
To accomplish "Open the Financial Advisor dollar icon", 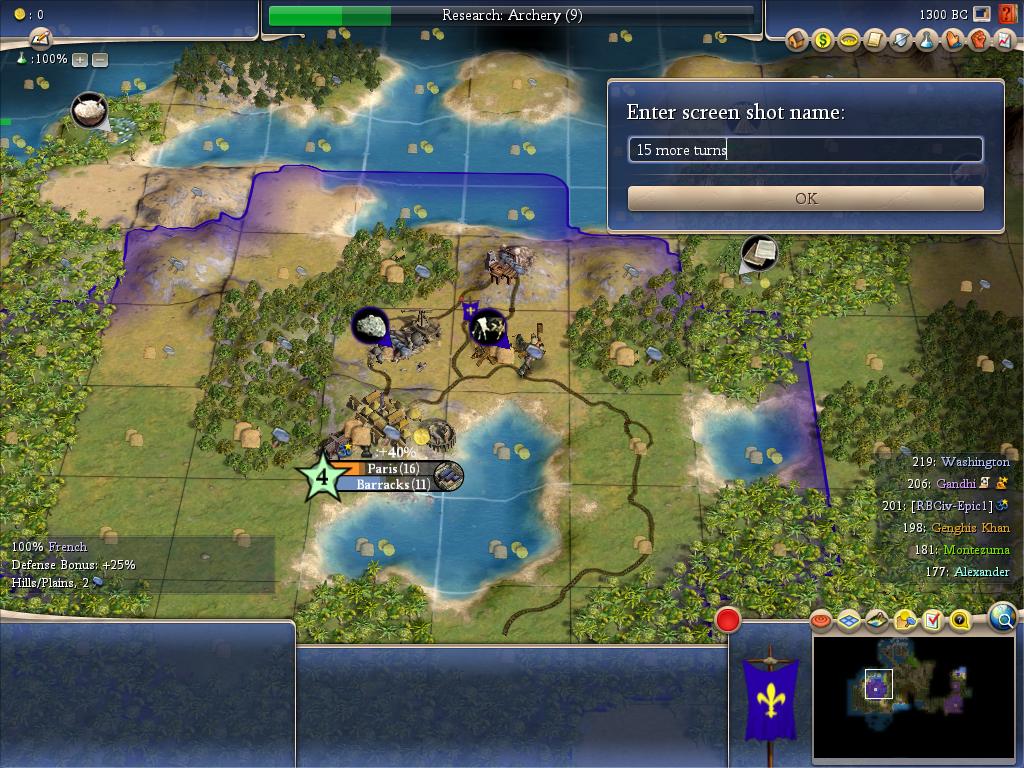I will [823, 40].
